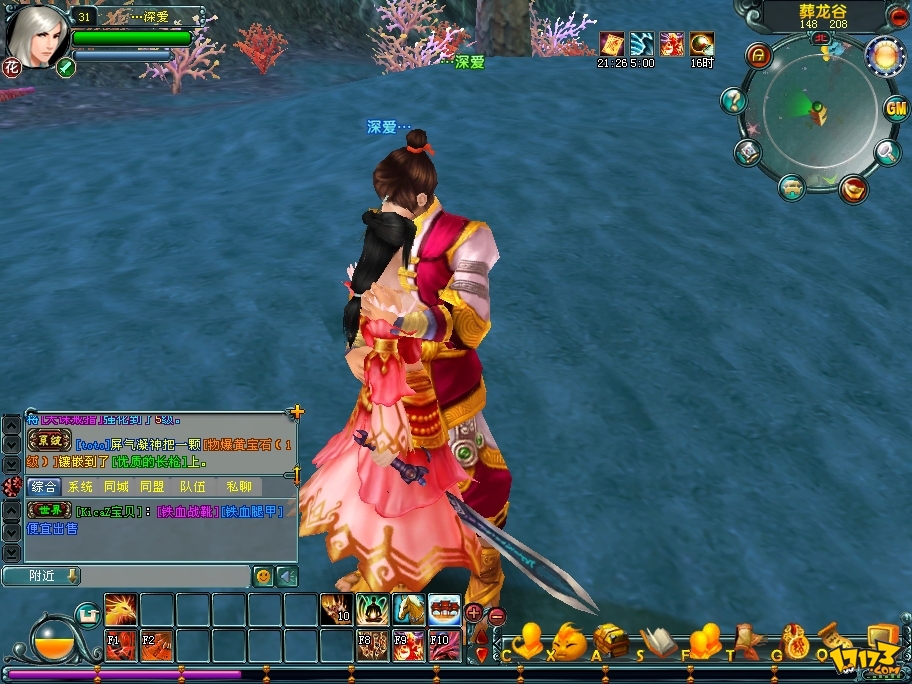The height and width of the screenshot is (684, 912).
Task: Activate the green meditation skill
Action: point(372,609)
